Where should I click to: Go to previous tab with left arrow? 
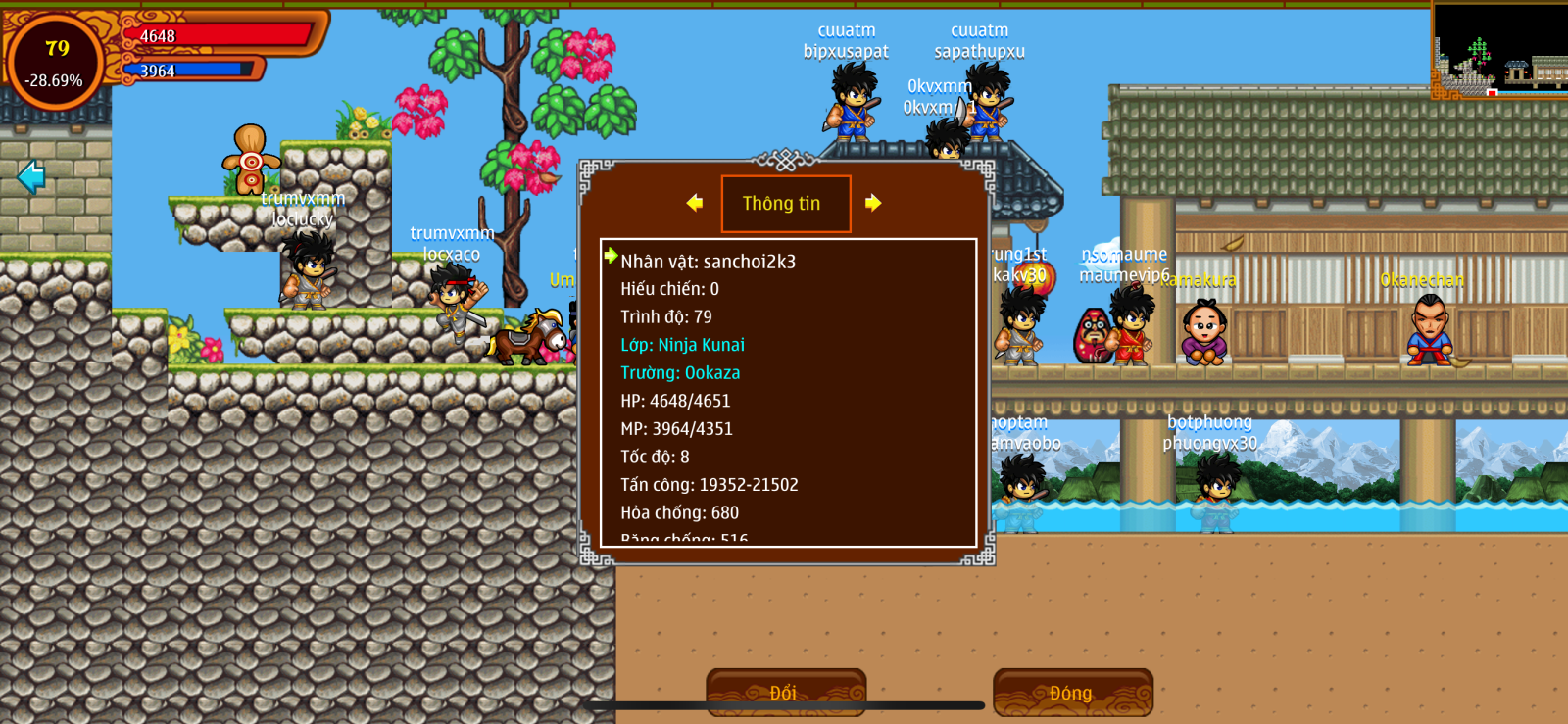[695, 203]
